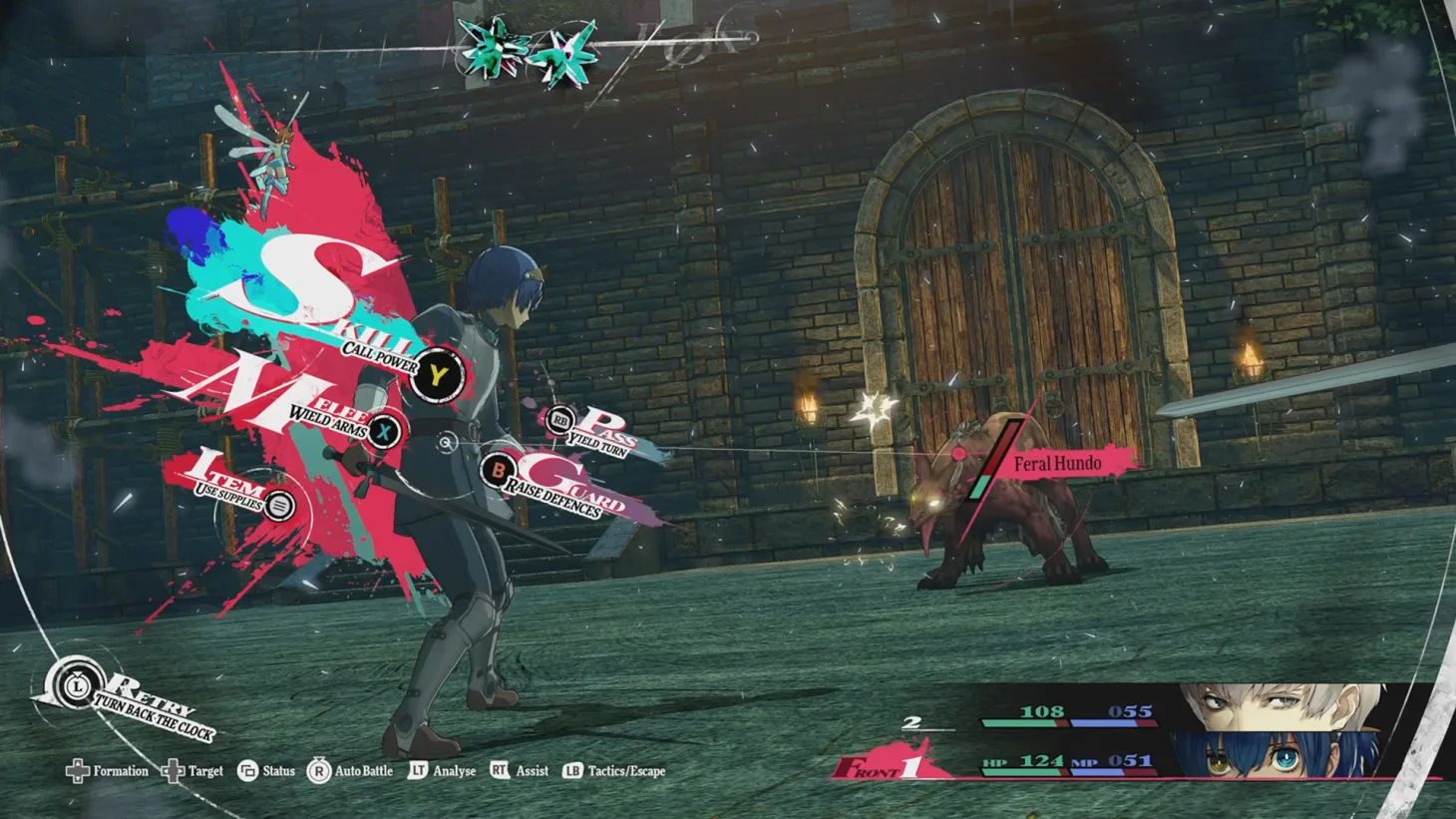Screen dimensions: 1456x819
Task: Analyse the enemy
Action: coord(442,771)
